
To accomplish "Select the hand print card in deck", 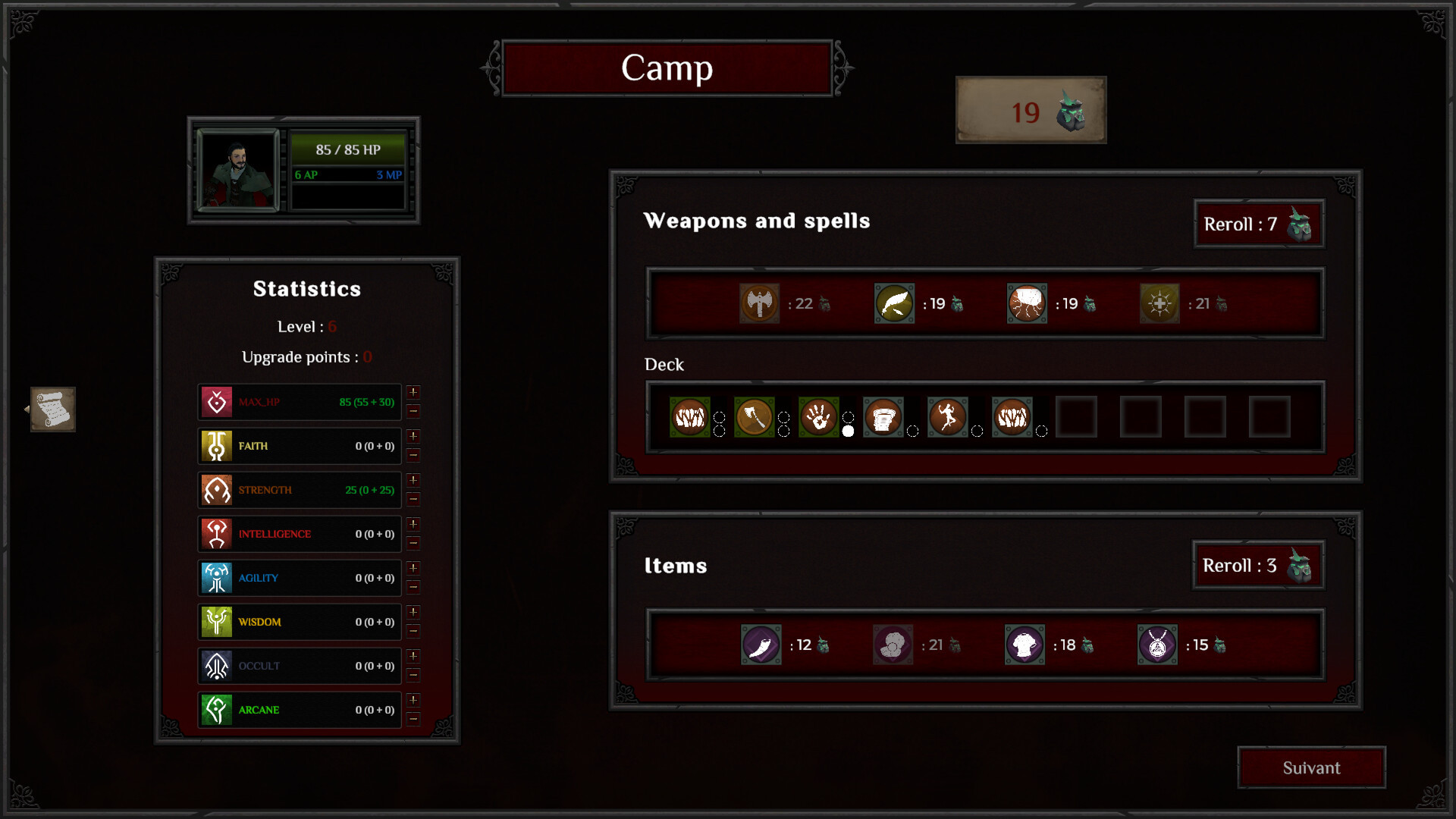I will [x=819, y=417].
